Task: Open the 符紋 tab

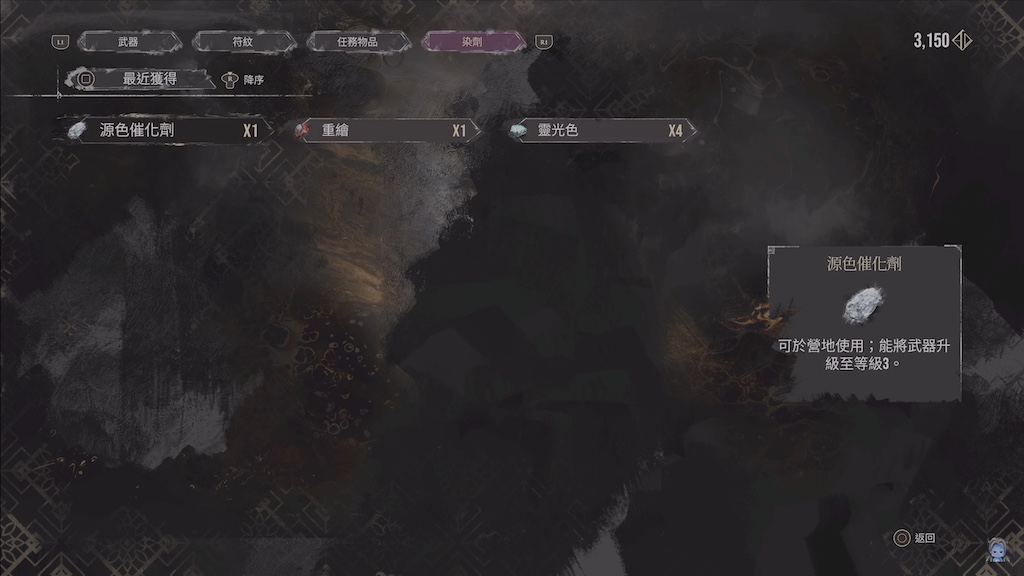Action: [243, 42]
